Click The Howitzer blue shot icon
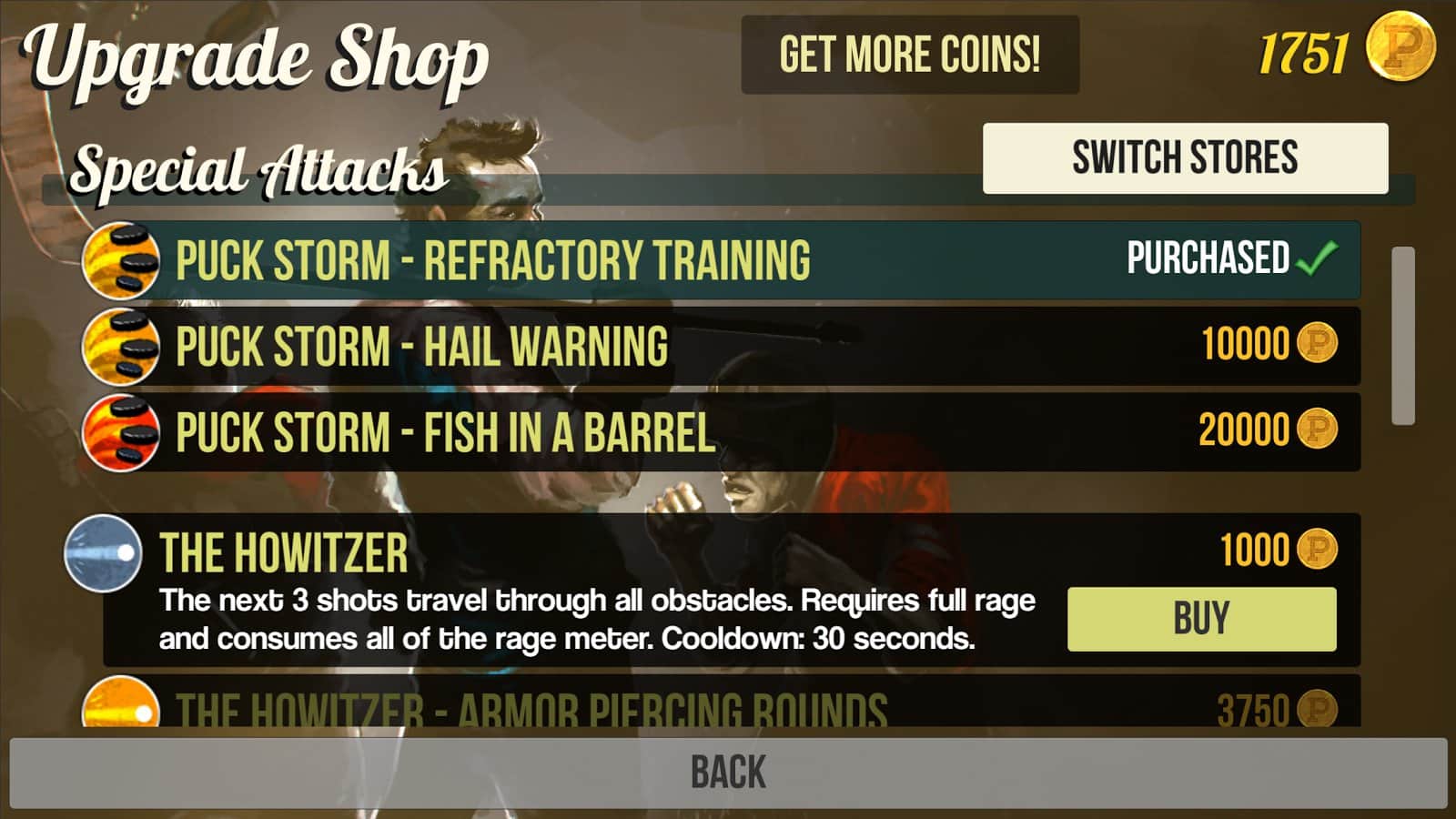Screen dimensions: 1456x819 pos(103,553)
